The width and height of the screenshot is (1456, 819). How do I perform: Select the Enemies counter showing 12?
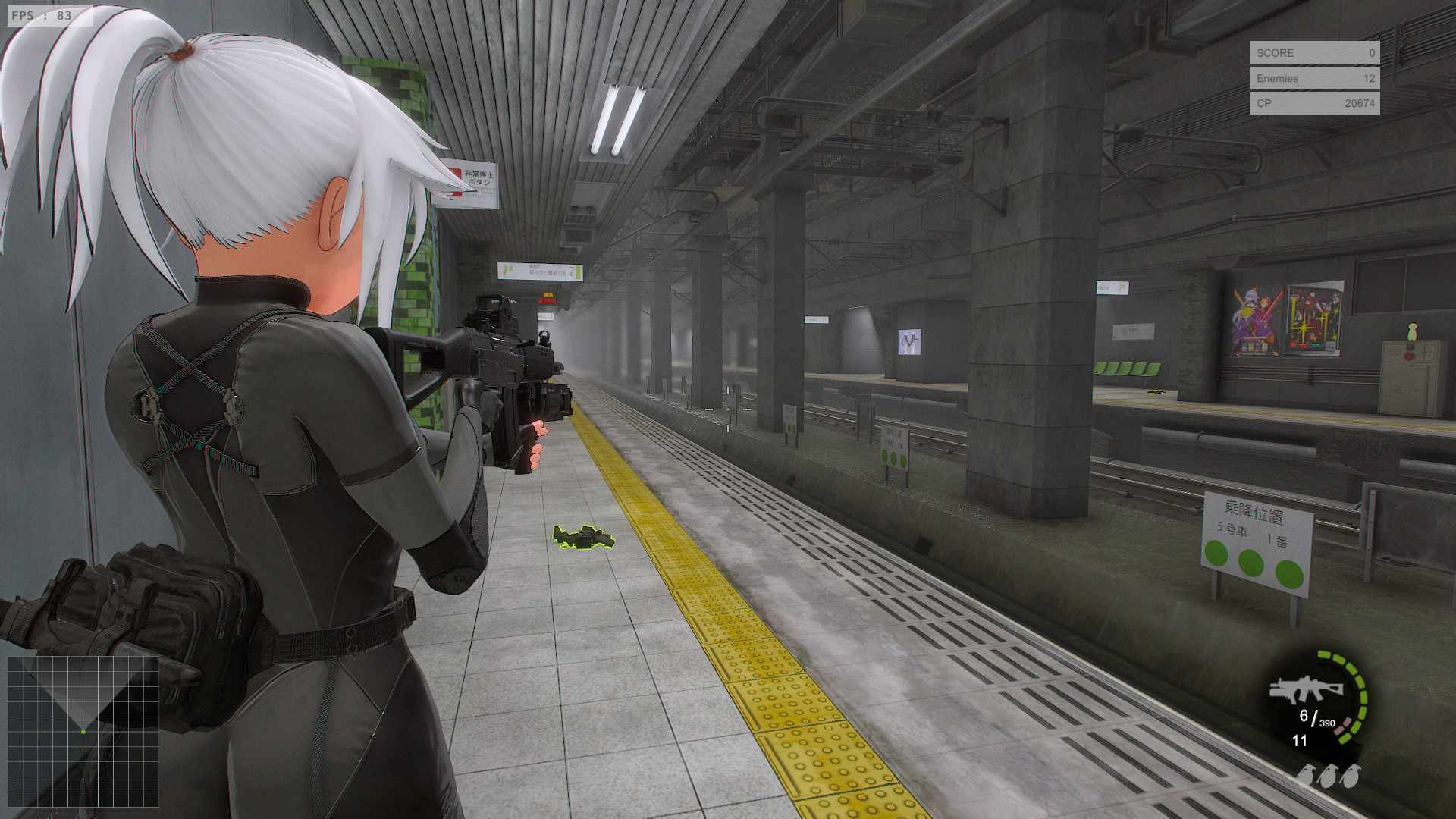tap(1313, 78)
